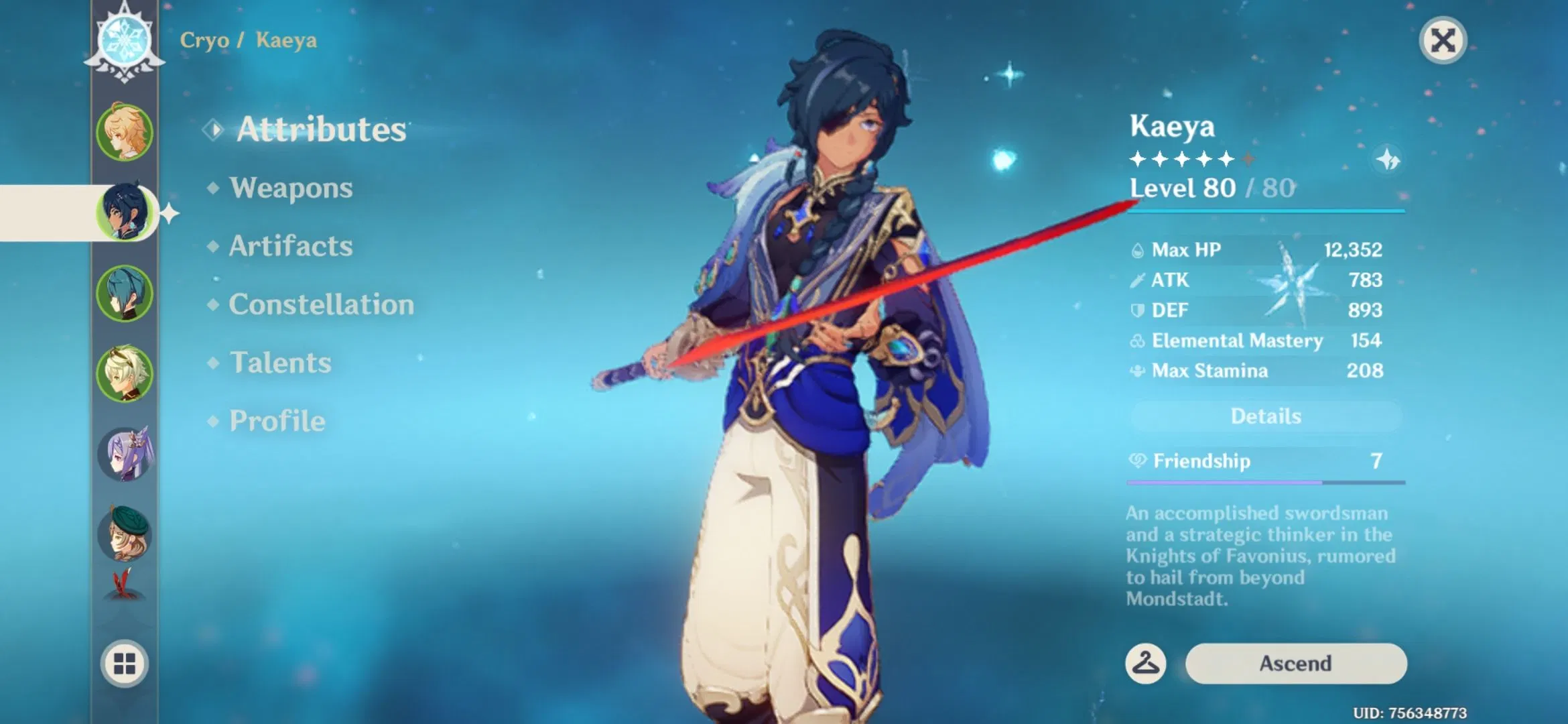
Task: Open the Constellation section
Action: pos(320,305)
